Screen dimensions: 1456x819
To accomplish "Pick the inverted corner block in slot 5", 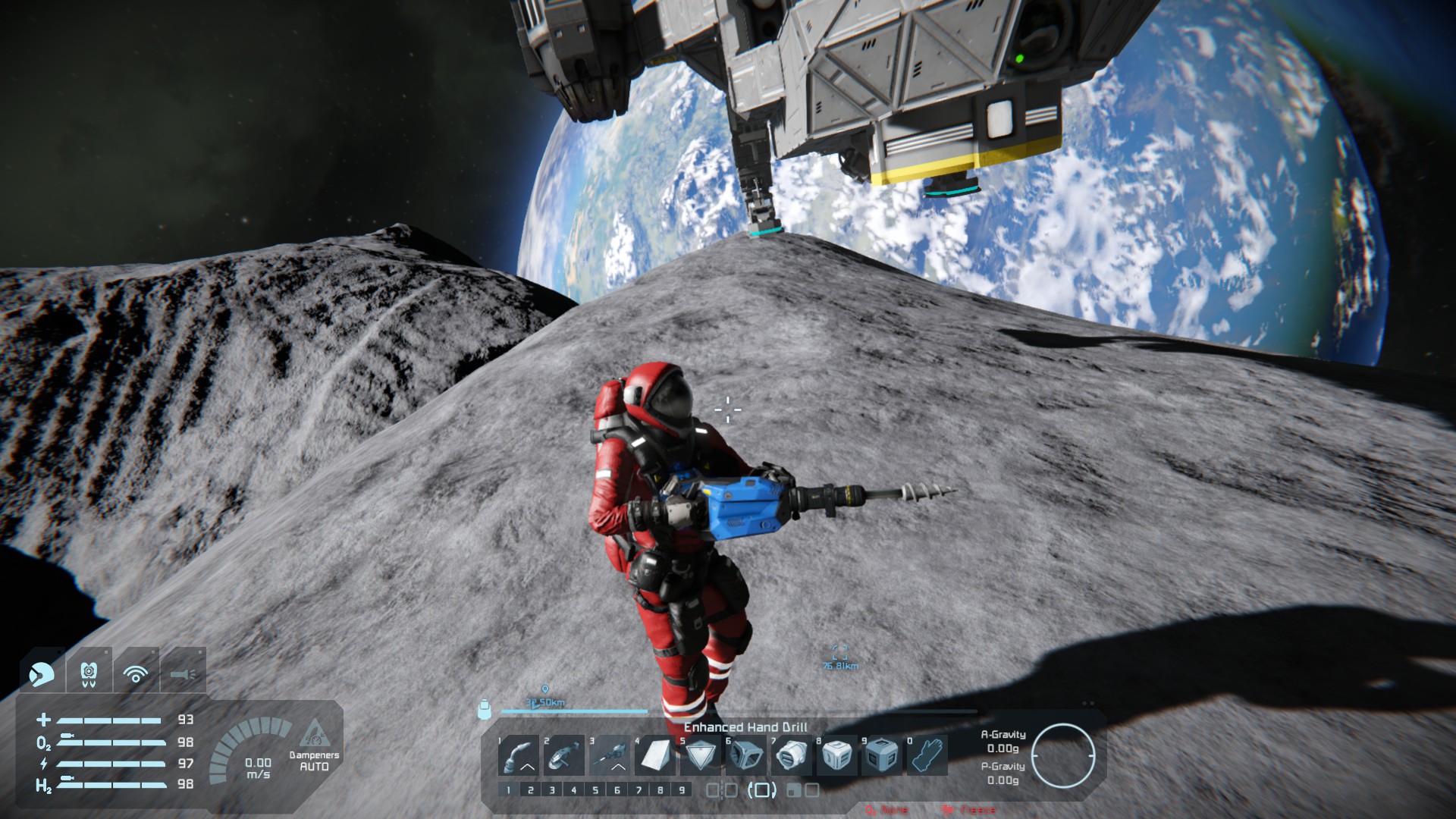I will pyautogui.click(x=701, y=755).
